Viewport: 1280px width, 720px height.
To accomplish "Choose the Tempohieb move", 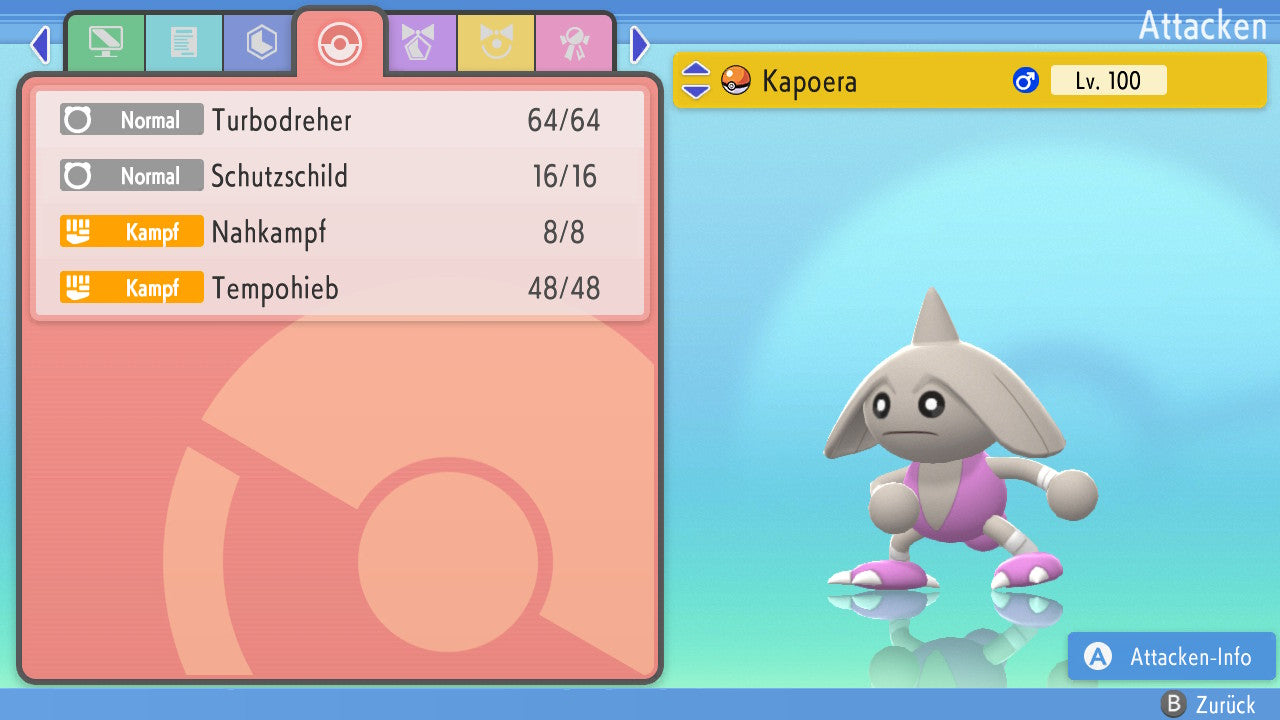I will (x=340, y=289).
